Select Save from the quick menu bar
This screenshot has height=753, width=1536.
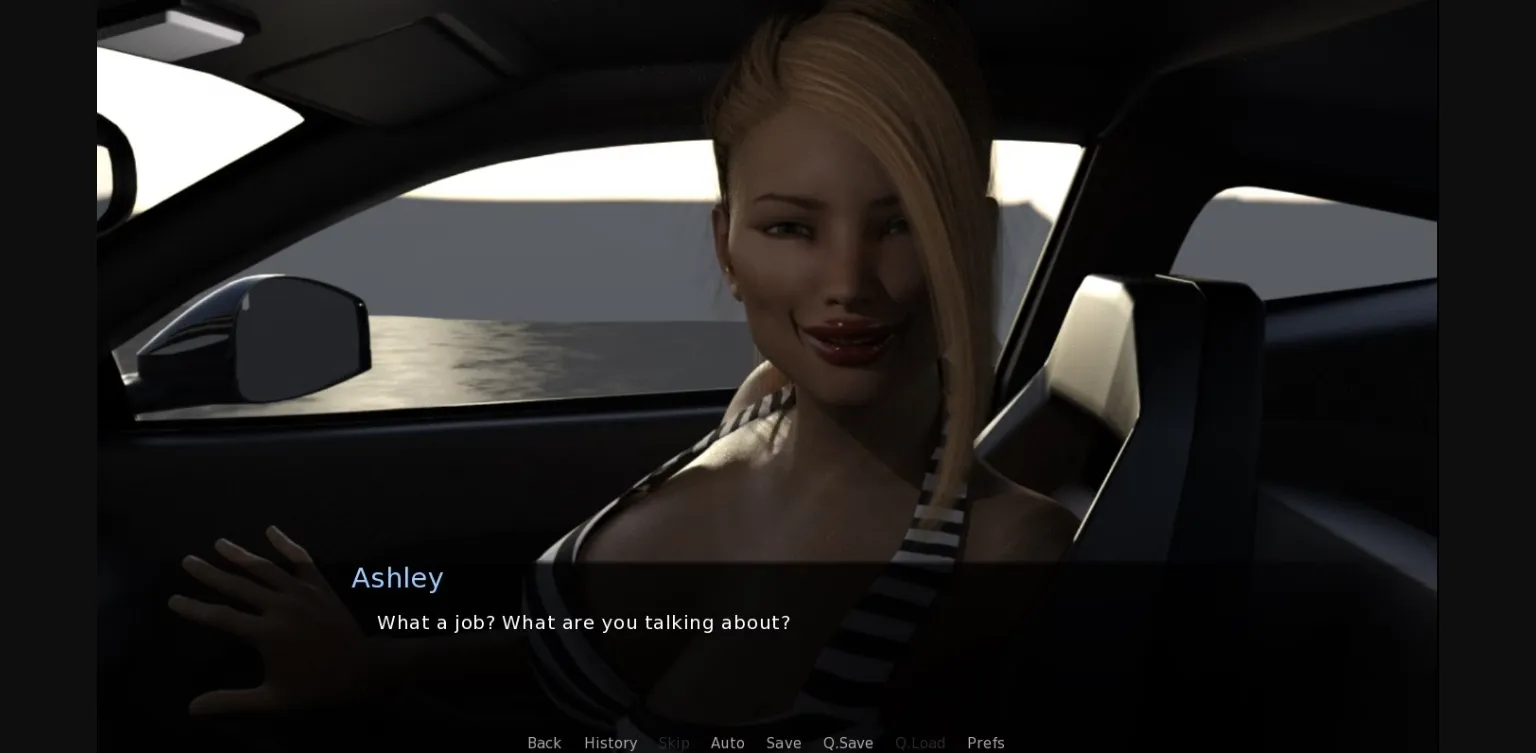(x=783, y=742)
